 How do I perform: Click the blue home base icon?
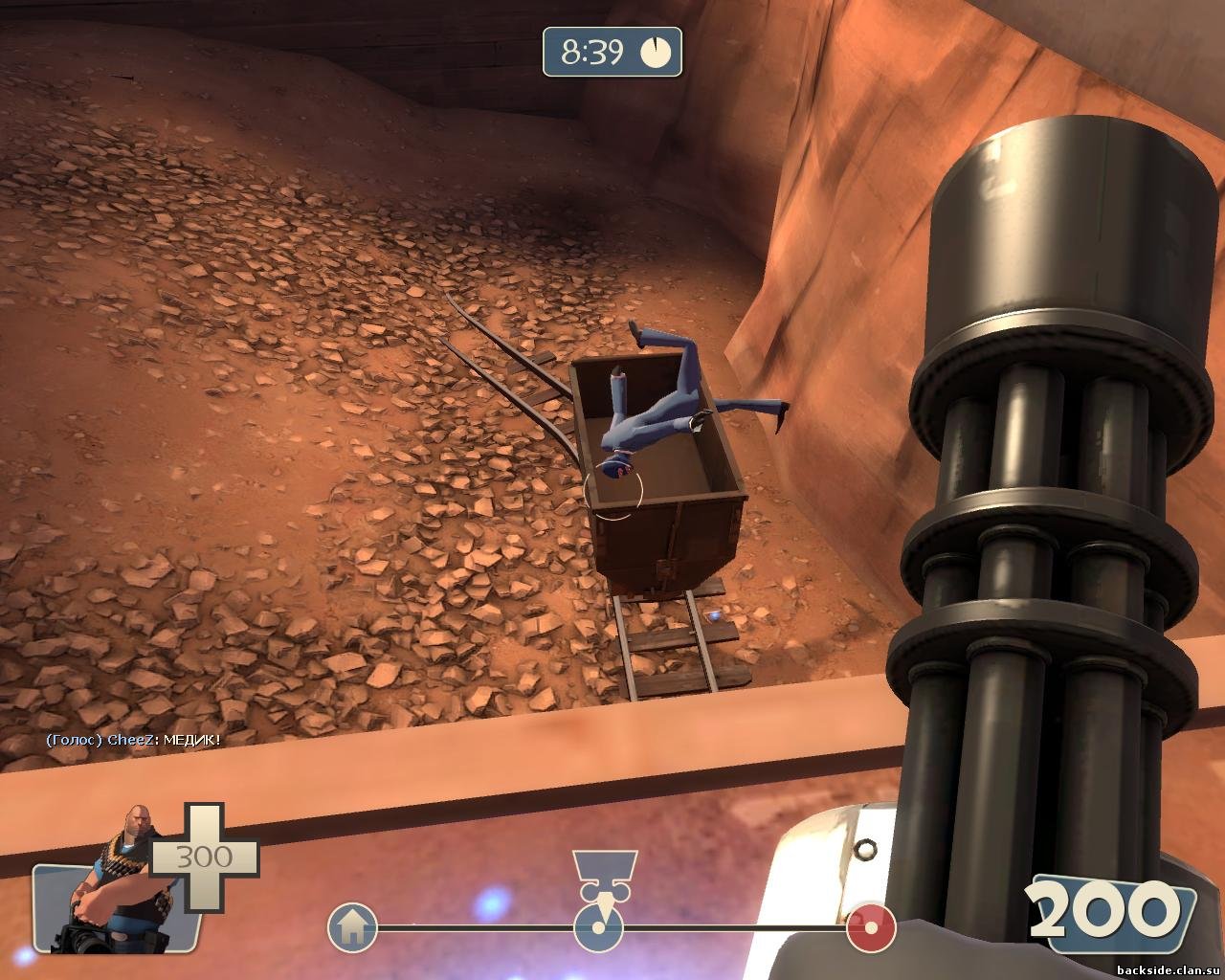coord(352,926)
